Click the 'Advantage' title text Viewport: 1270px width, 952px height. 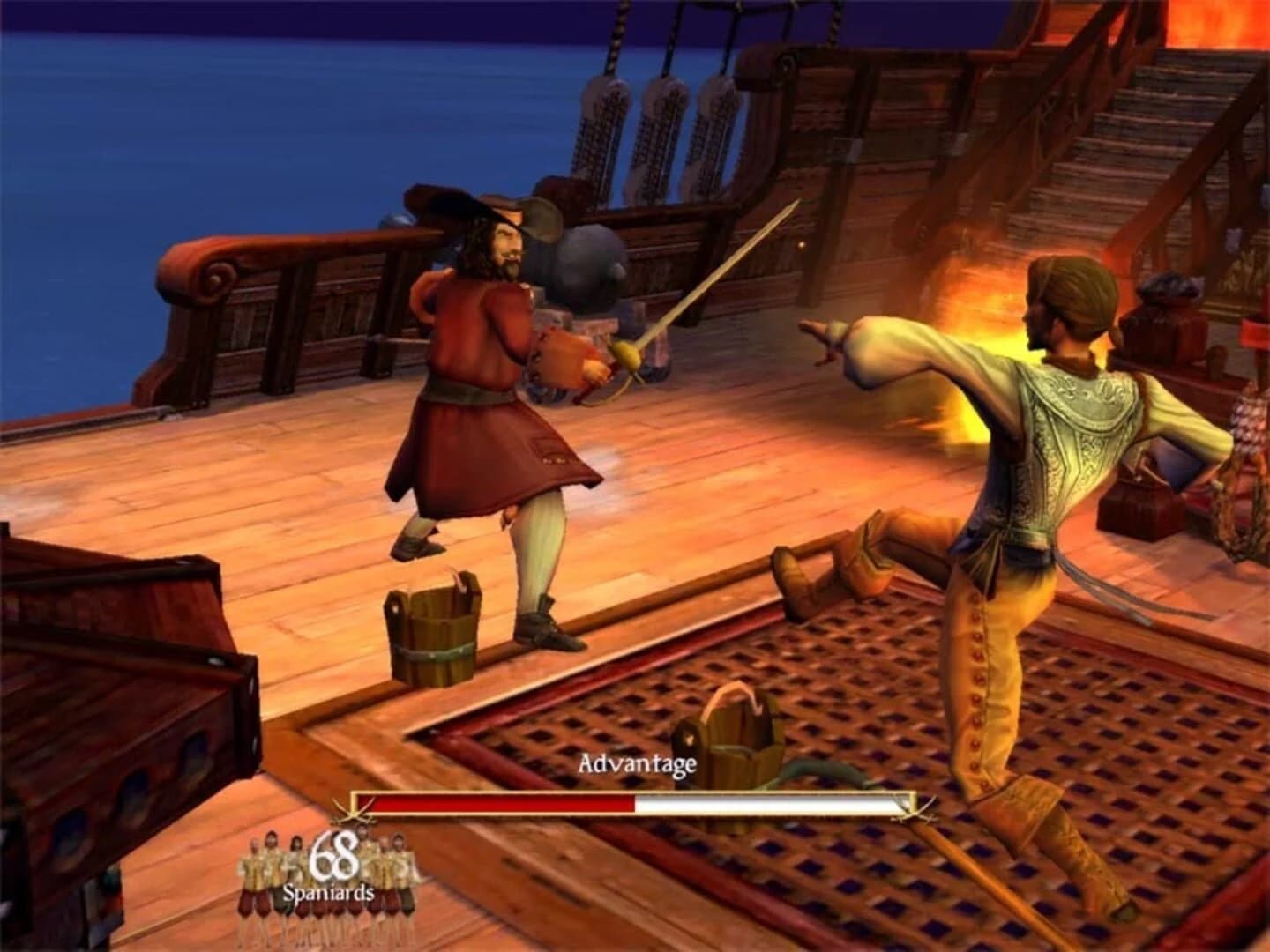pyautogui.click(x=638, y=765)
